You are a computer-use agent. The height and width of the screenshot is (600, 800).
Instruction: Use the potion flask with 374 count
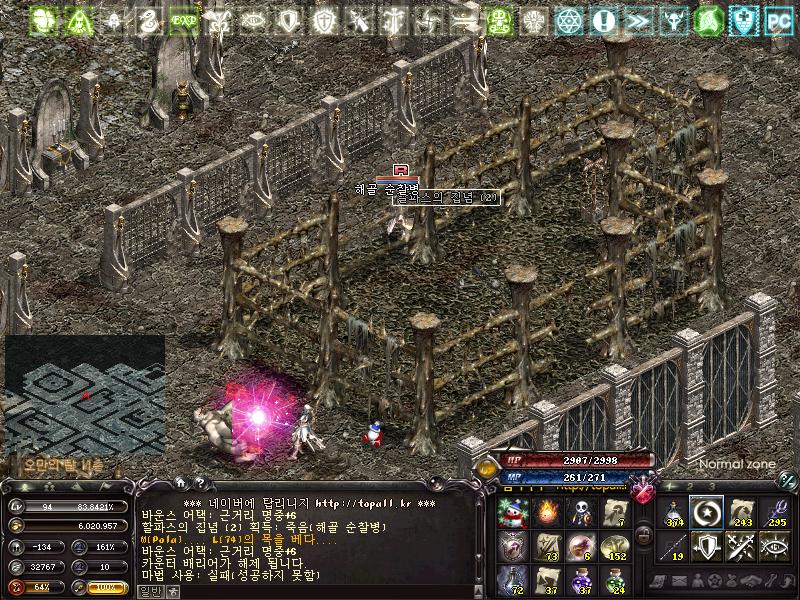[674, 513]
